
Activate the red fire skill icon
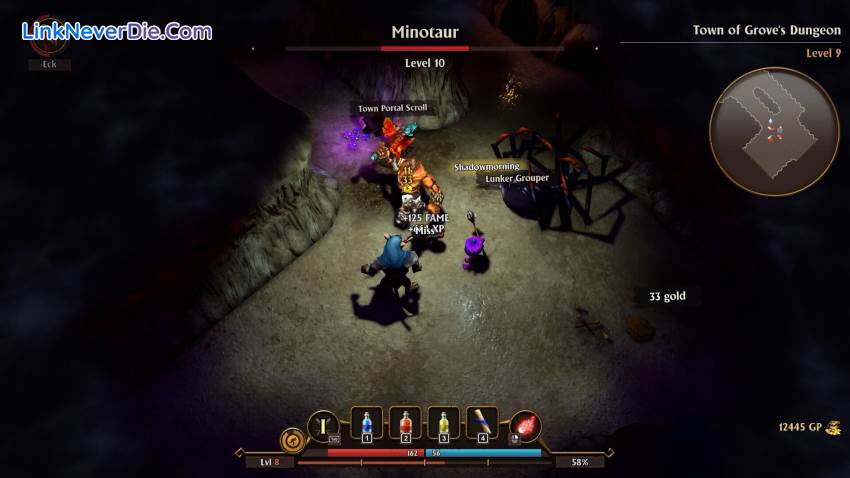pos(525,427)
